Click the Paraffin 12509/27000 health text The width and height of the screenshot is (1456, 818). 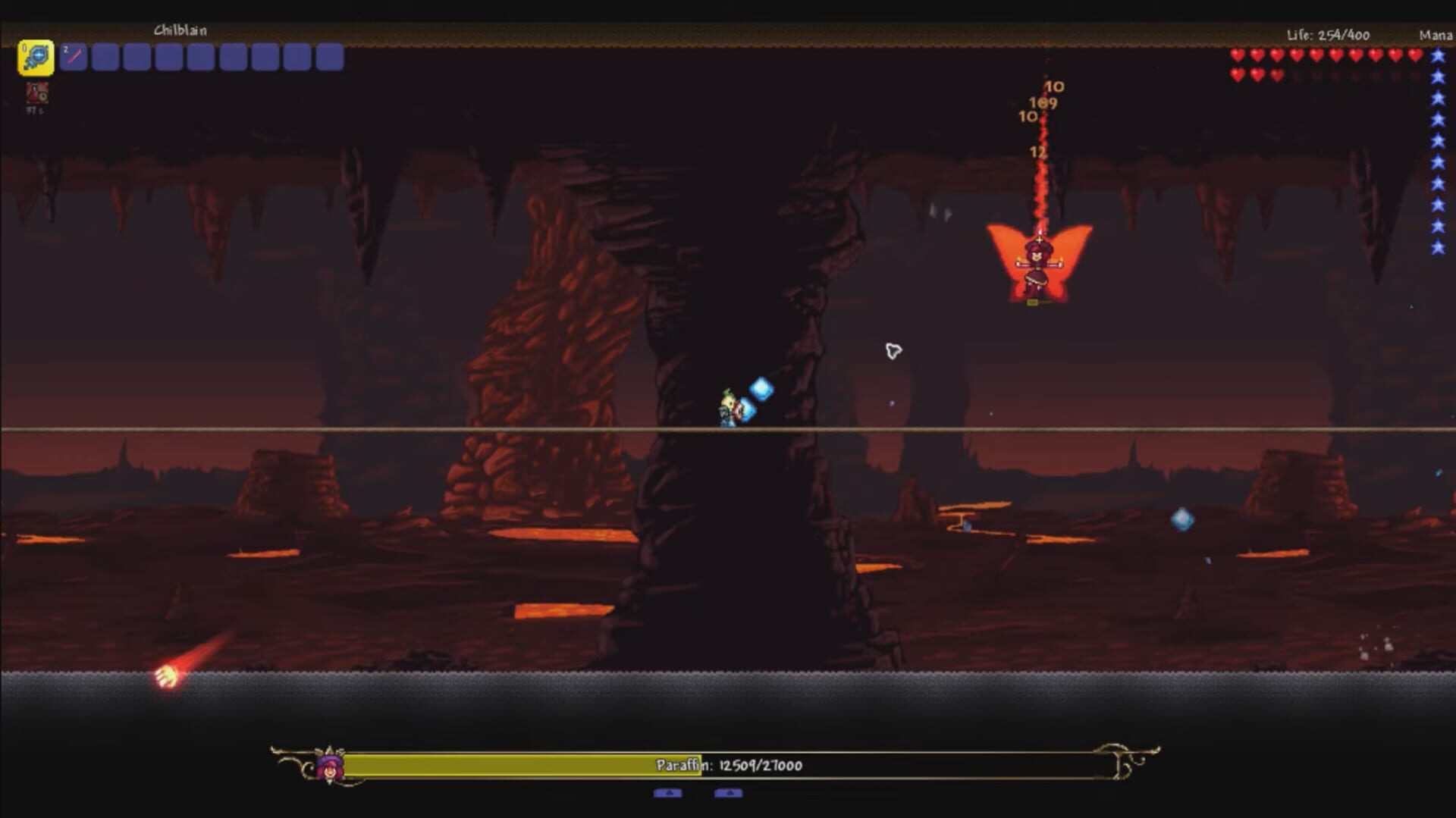click(728, 766)
